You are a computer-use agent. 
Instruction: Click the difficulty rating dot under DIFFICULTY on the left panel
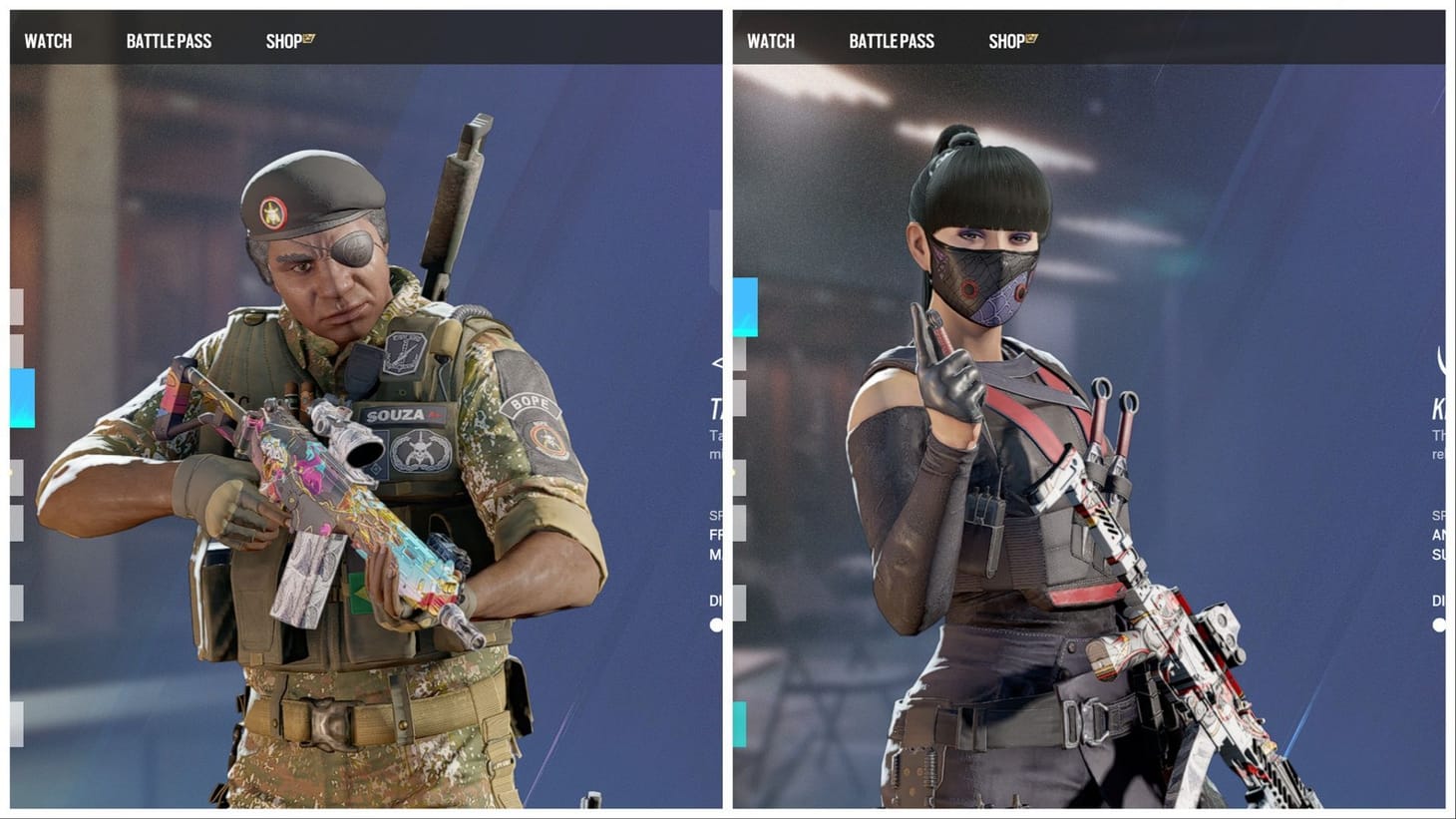coord(714,624)
